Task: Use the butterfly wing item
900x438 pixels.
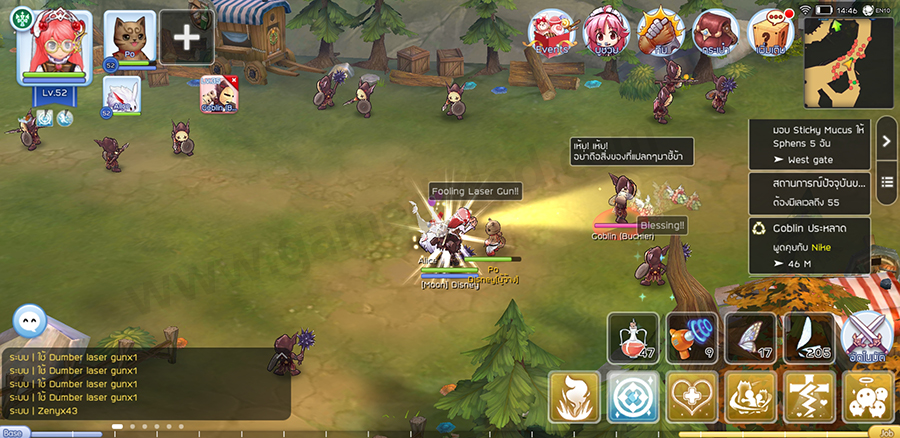Action: pyautogui.click(x=750, y=339)
